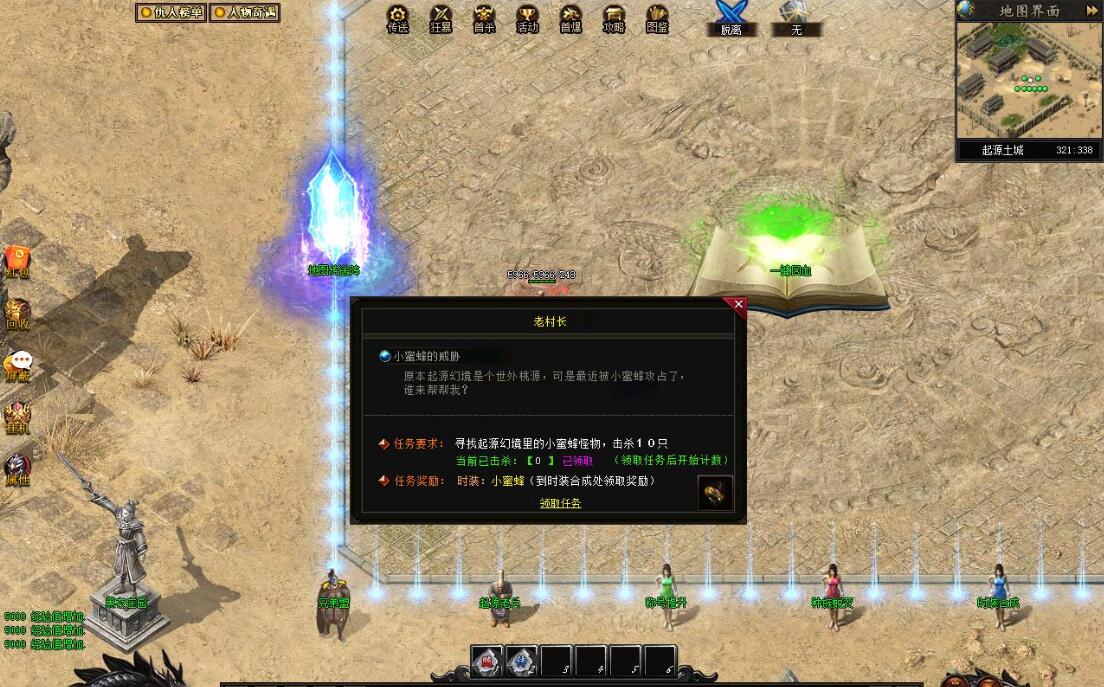The image size is (1104, 687).
Task: Click the 脱离 crossed-swords button
Action: click(731, 18)
